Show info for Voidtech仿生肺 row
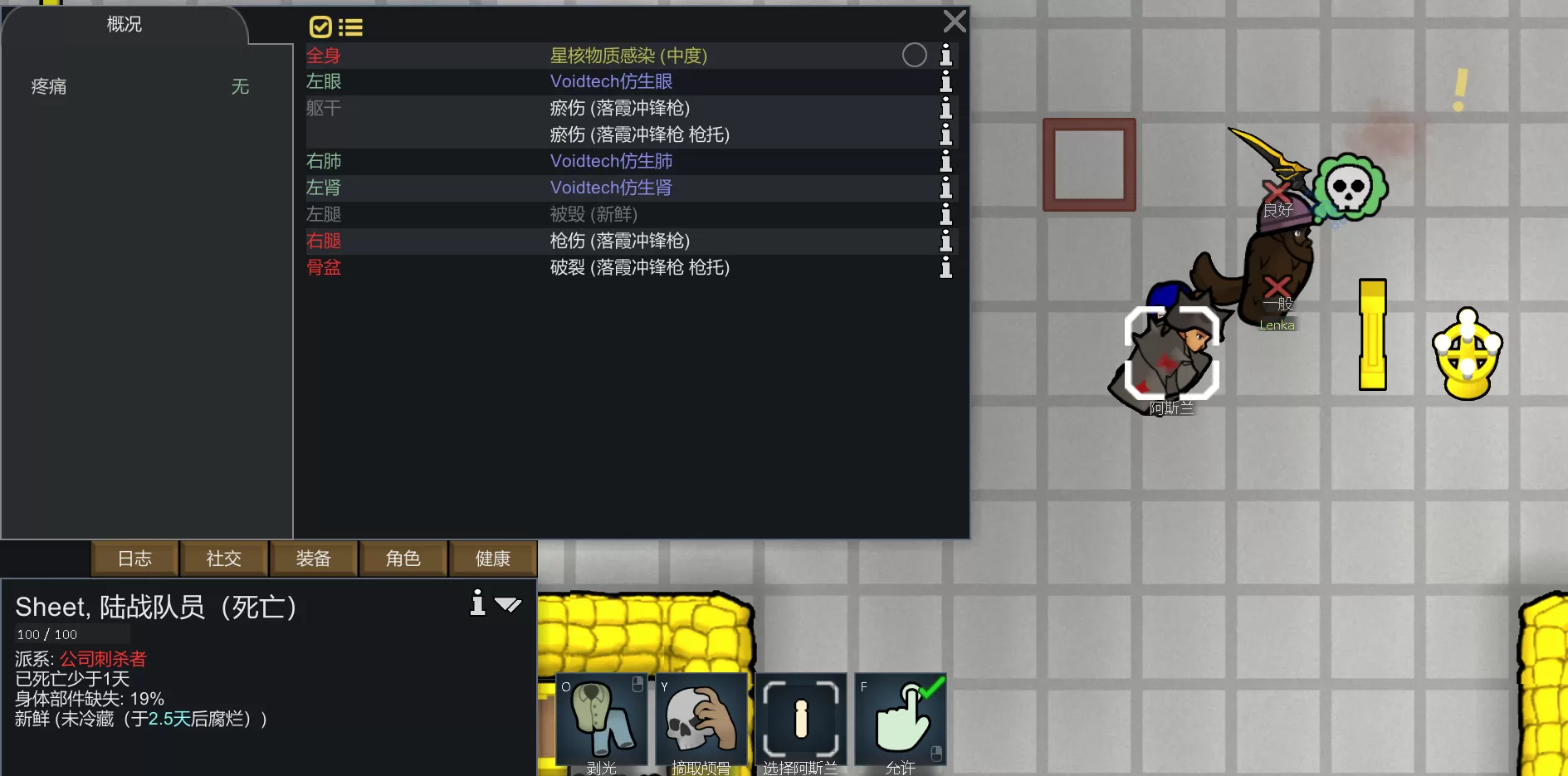The image size is (1568, 776). [945, 161]
